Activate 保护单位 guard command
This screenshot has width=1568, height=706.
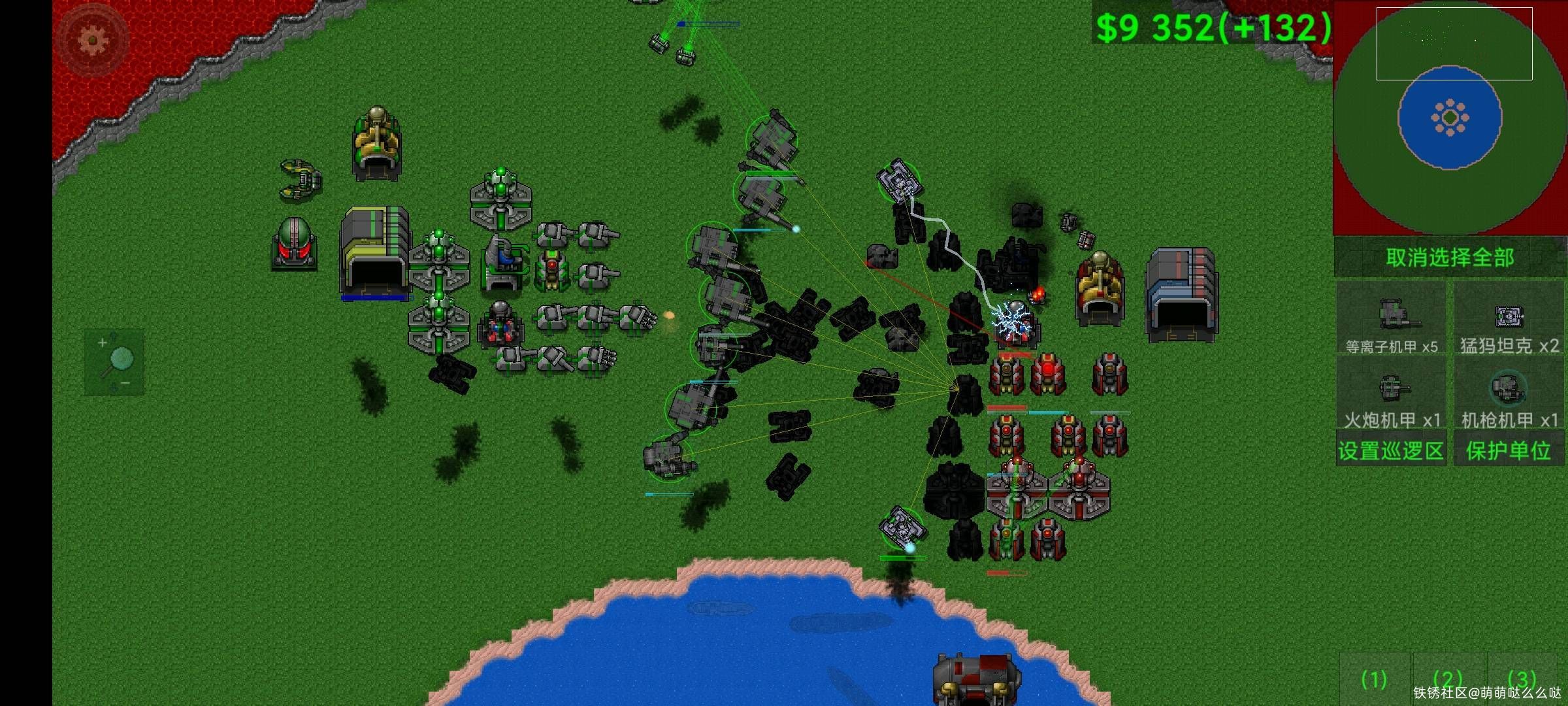1509,450
